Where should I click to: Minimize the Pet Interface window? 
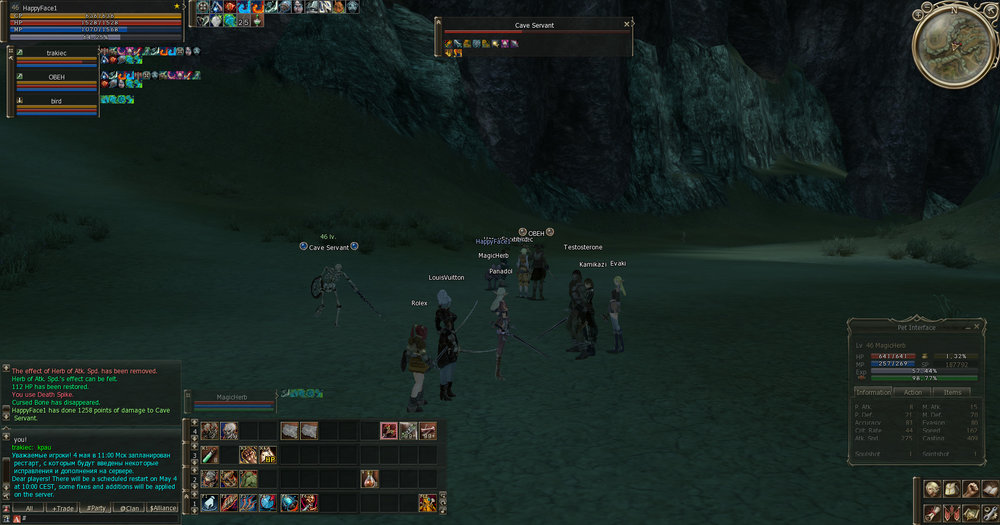966,326
